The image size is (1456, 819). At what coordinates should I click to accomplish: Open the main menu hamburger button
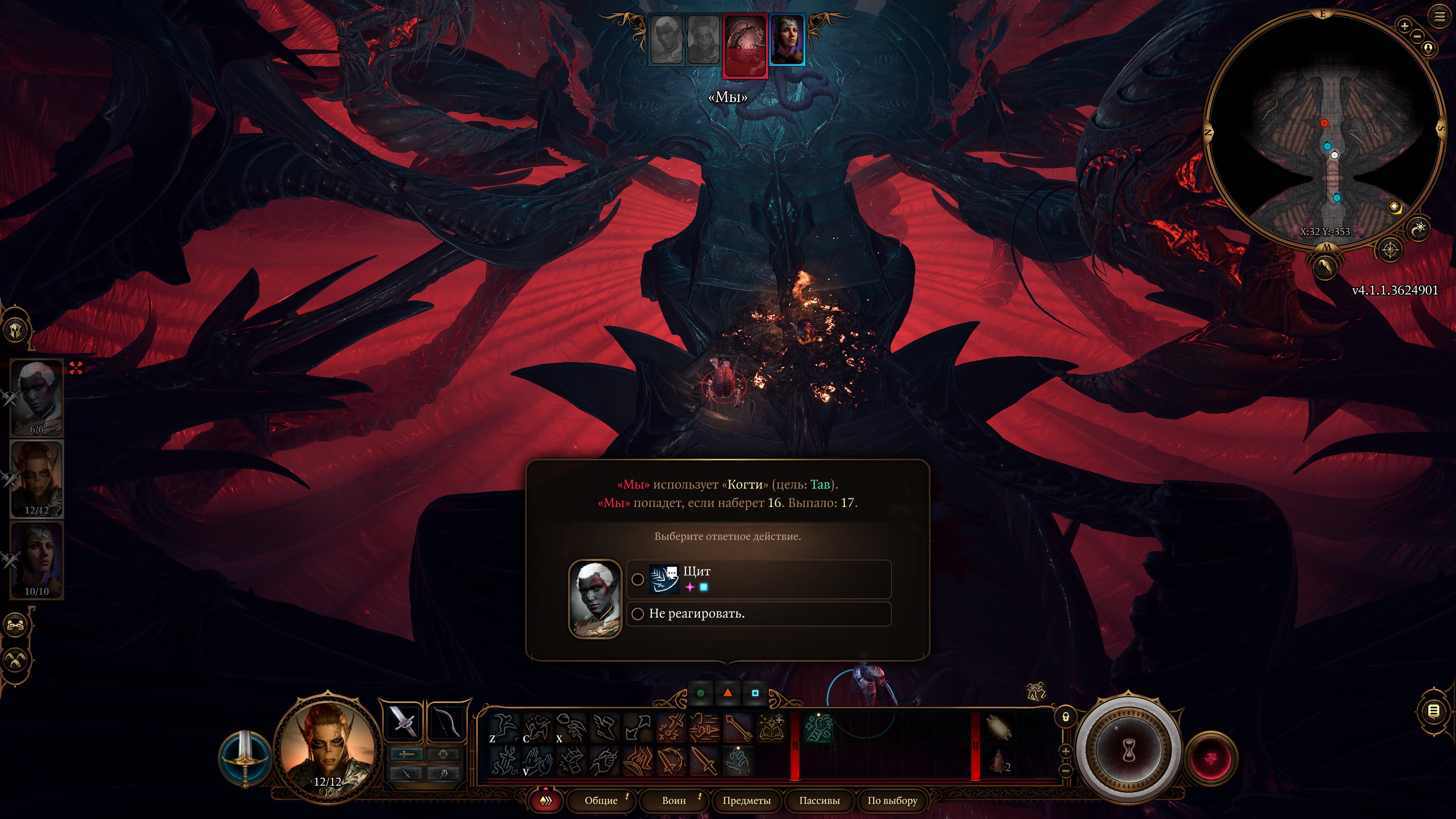coord(1439,17)
